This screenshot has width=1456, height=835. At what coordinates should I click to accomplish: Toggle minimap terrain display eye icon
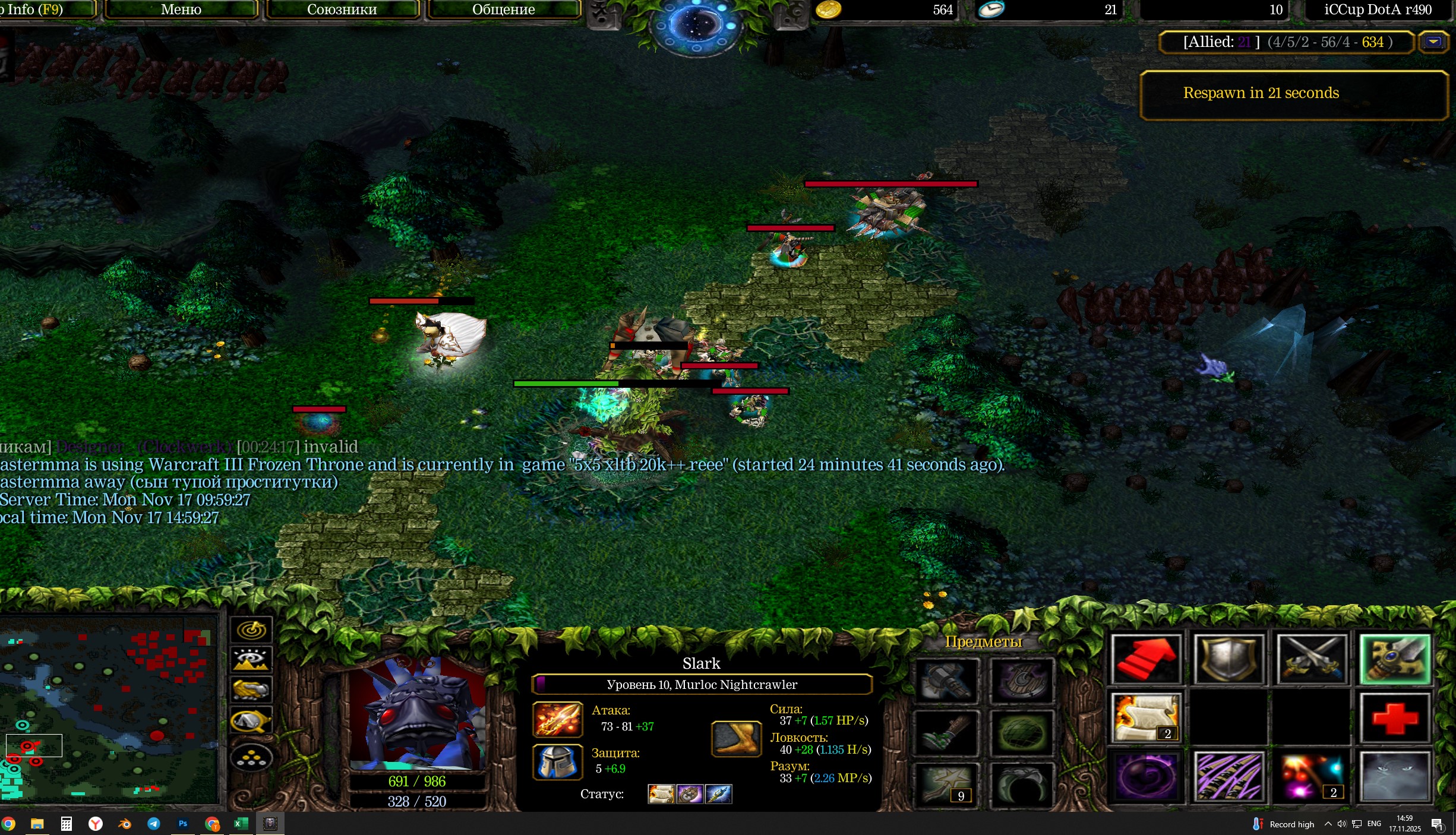pos(251,659)
